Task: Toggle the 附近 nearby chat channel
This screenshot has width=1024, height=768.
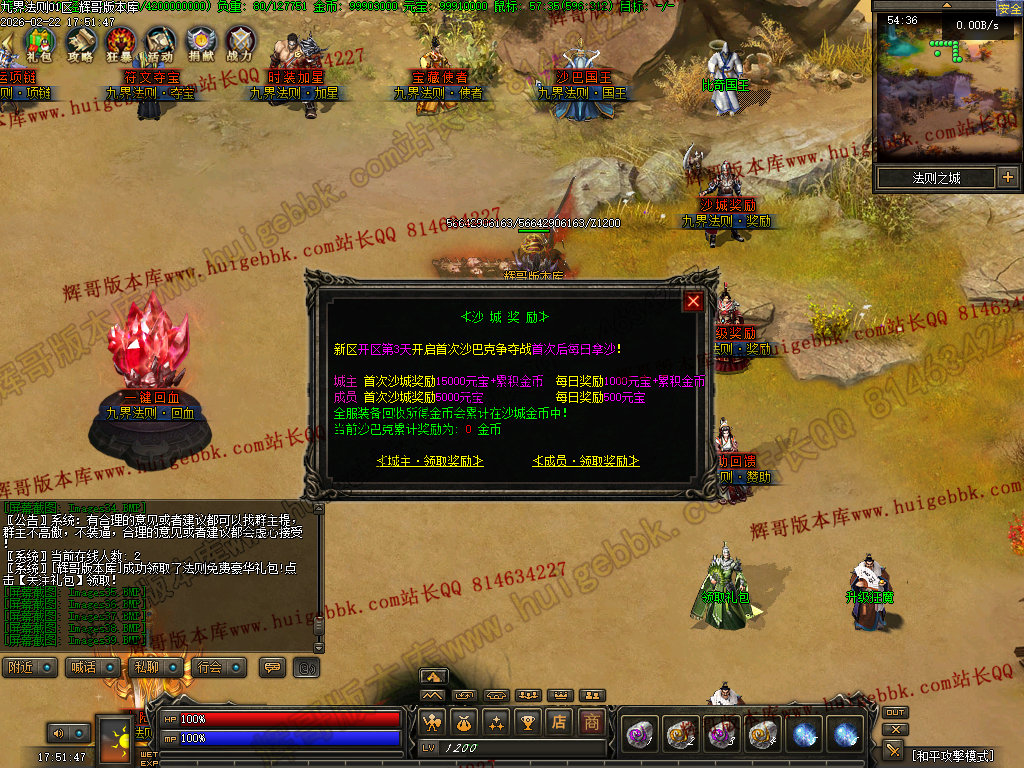Action: [30, 667]
